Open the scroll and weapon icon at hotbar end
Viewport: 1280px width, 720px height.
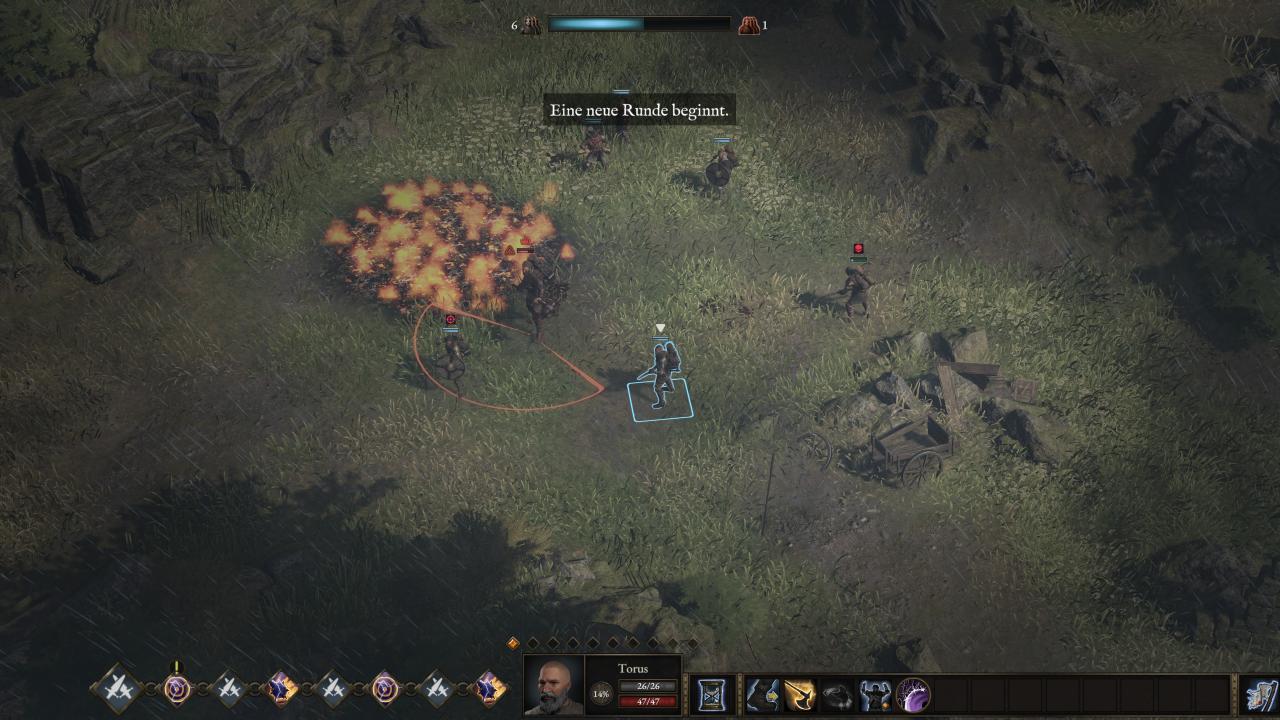[1260, 695]
